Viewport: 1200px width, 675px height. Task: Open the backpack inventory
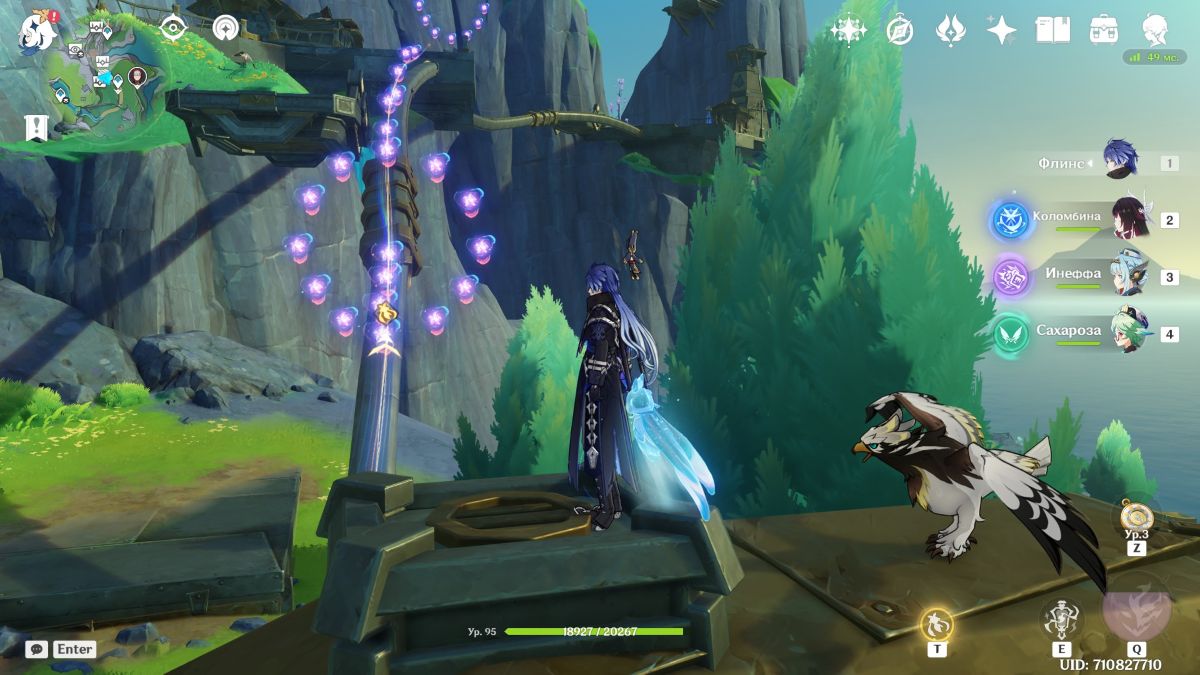point(1104,31)
